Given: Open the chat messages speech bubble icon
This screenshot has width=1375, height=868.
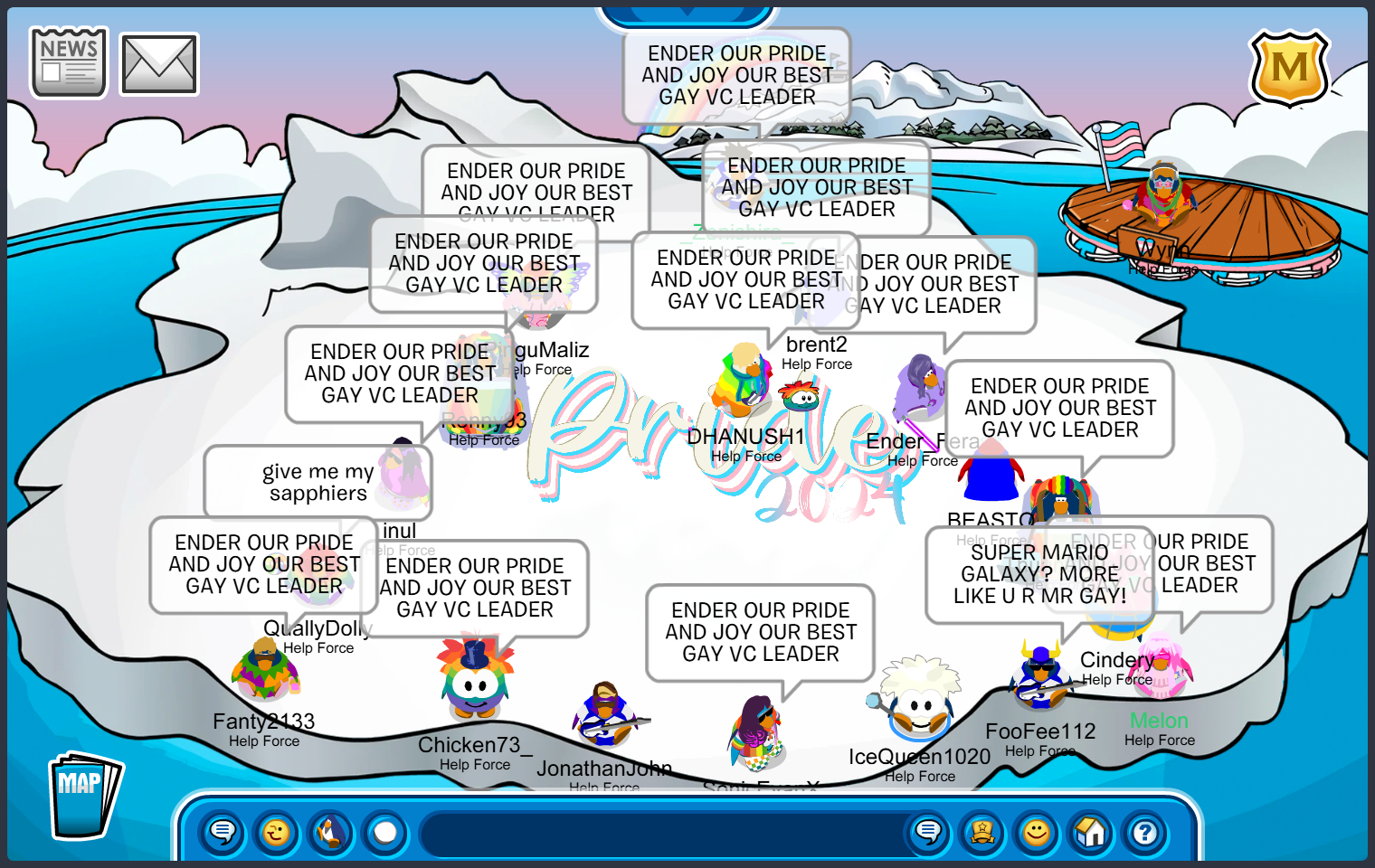Looking at the screenshot, I should pos(222,833).
